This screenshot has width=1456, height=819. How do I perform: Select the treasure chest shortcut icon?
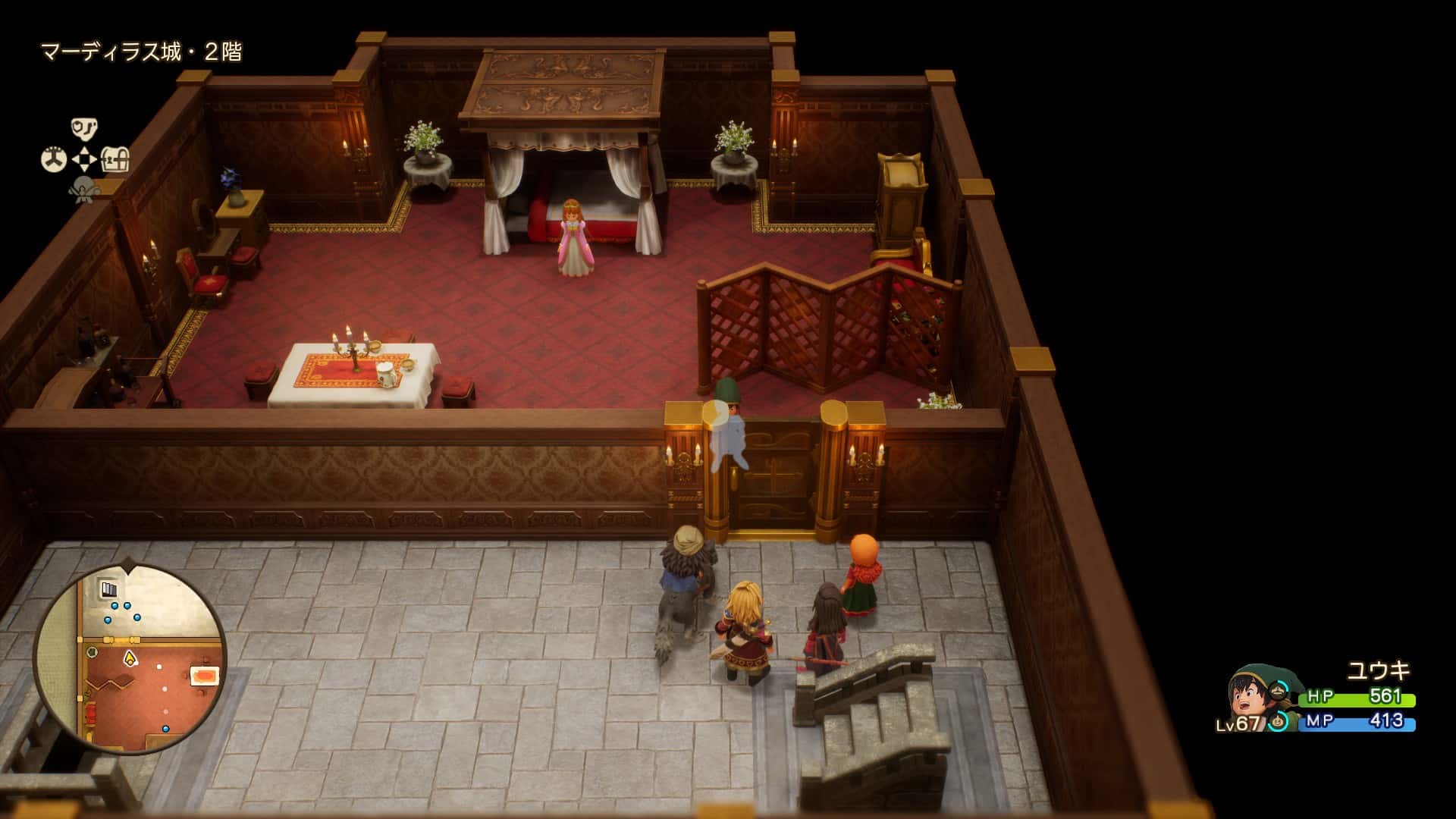(115, 159)
